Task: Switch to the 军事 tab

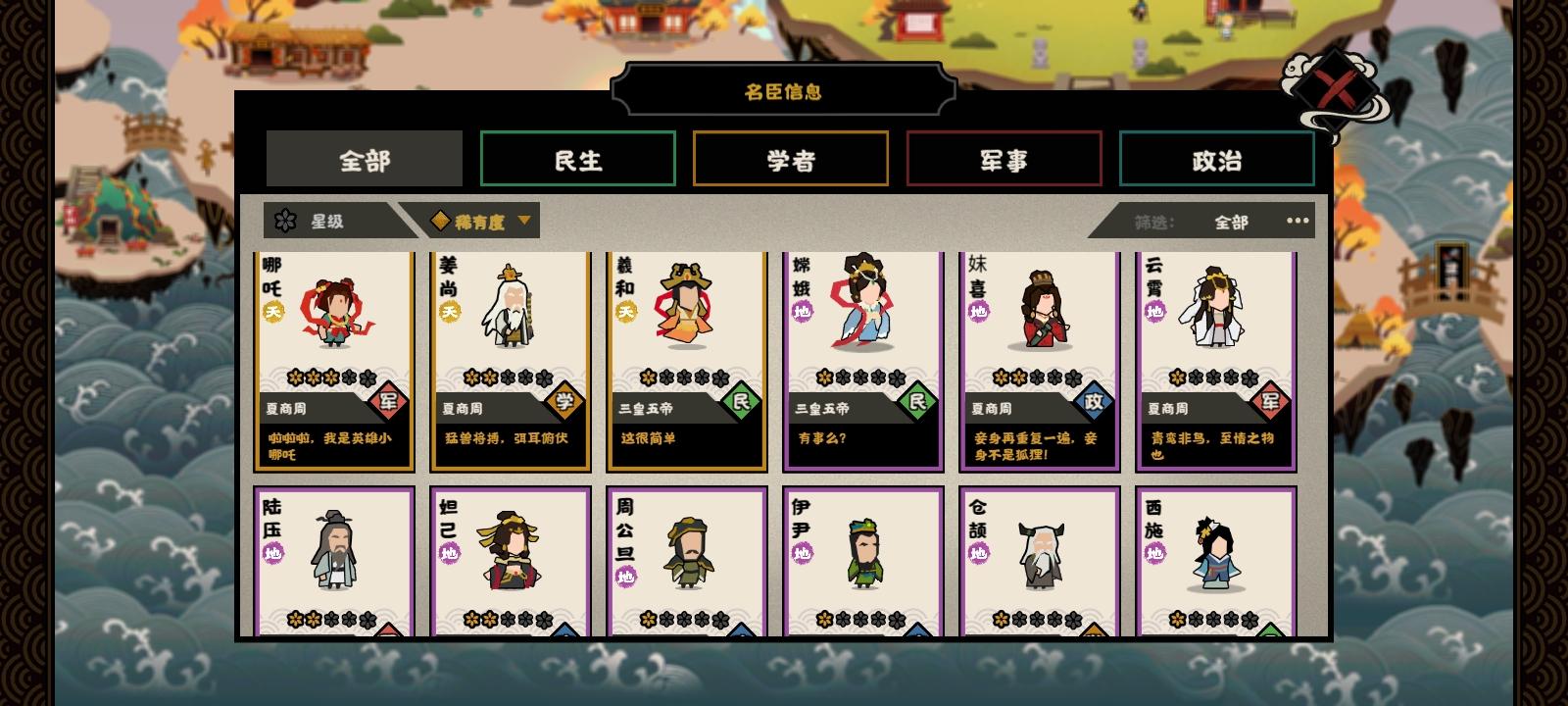Action: [x=1002, y=158]
